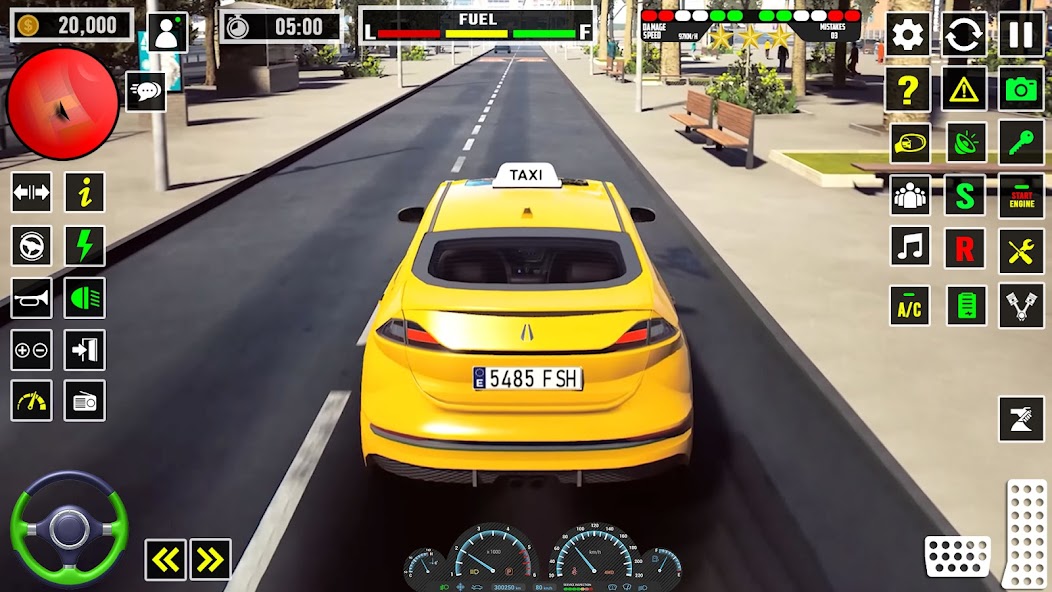Tap the circular arrows restart button
1052x592 pixels.
(964, 35)
